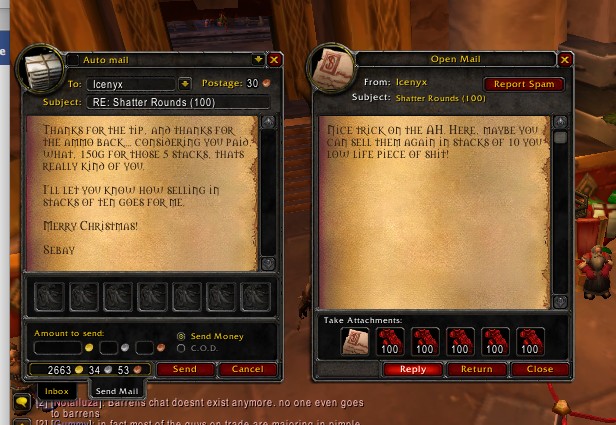Click the gold amount input field
Screen dimensions: 616x425
[x=57, y=348]
